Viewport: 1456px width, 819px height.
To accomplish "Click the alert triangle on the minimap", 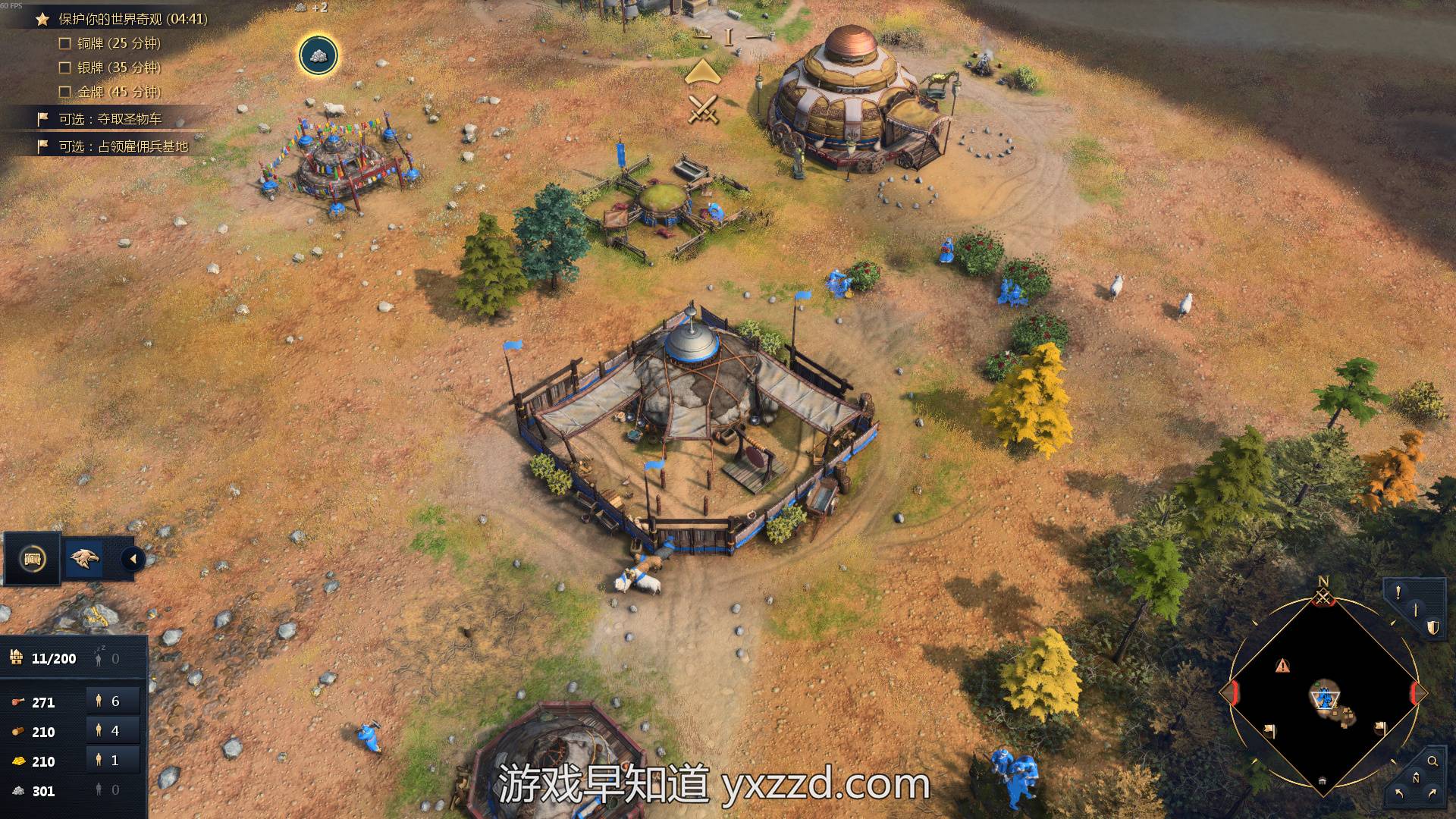I will pyautogui.click(x=1282, y=666).
